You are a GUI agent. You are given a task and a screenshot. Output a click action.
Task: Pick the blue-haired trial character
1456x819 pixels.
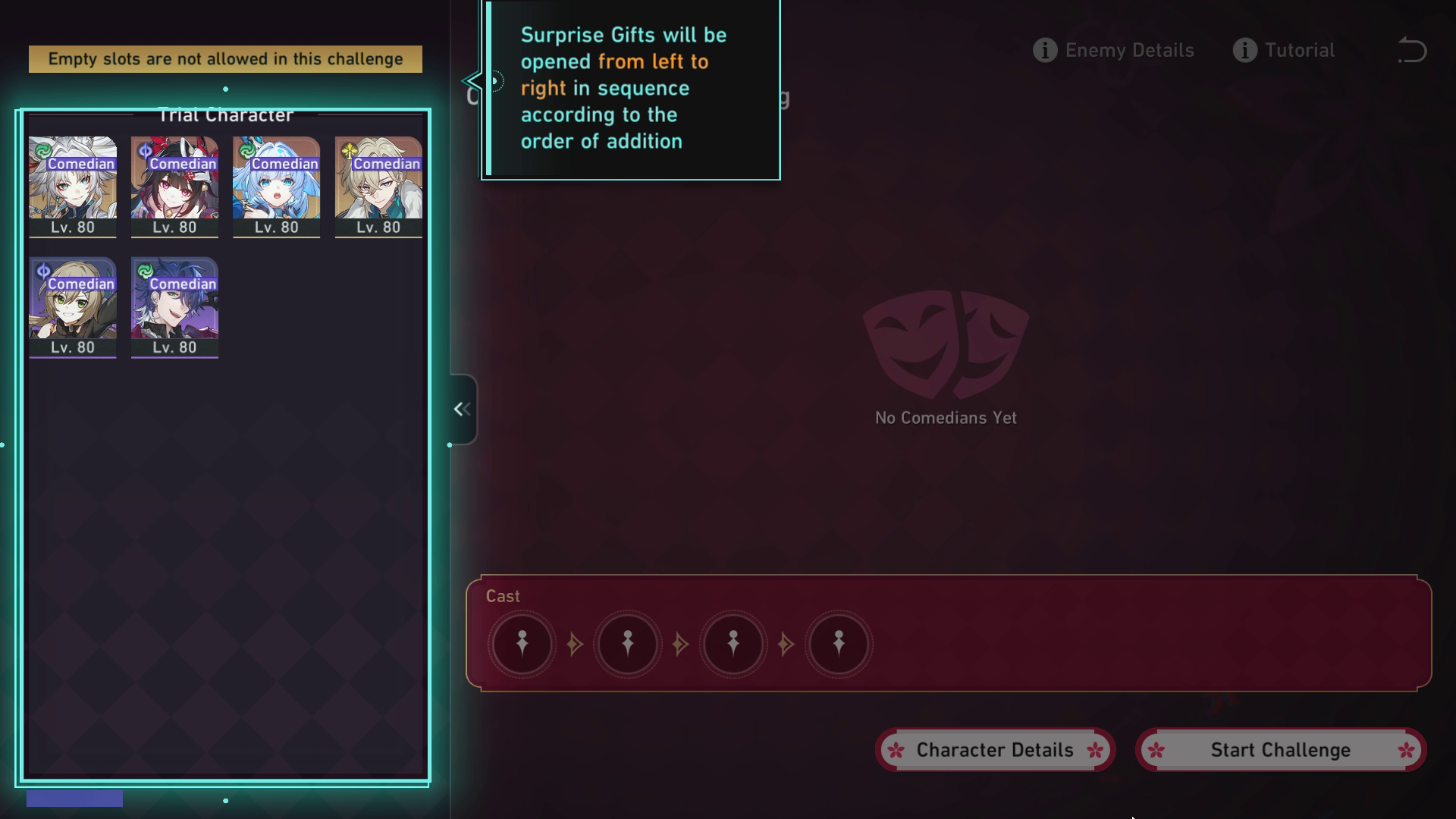[x=276, y=187]
